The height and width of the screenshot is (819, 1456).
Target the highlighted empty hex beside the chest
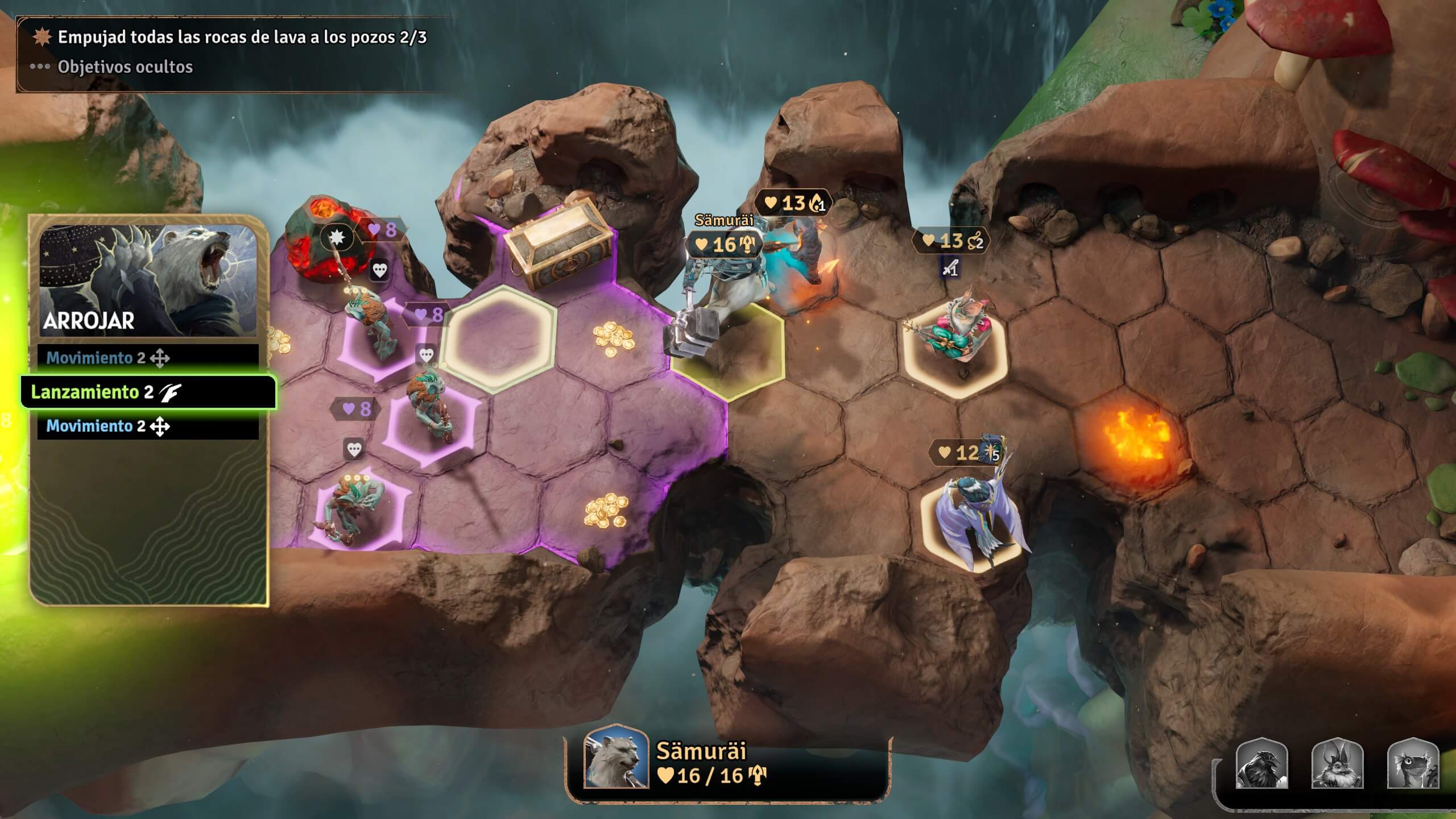[x=499, y=340]
